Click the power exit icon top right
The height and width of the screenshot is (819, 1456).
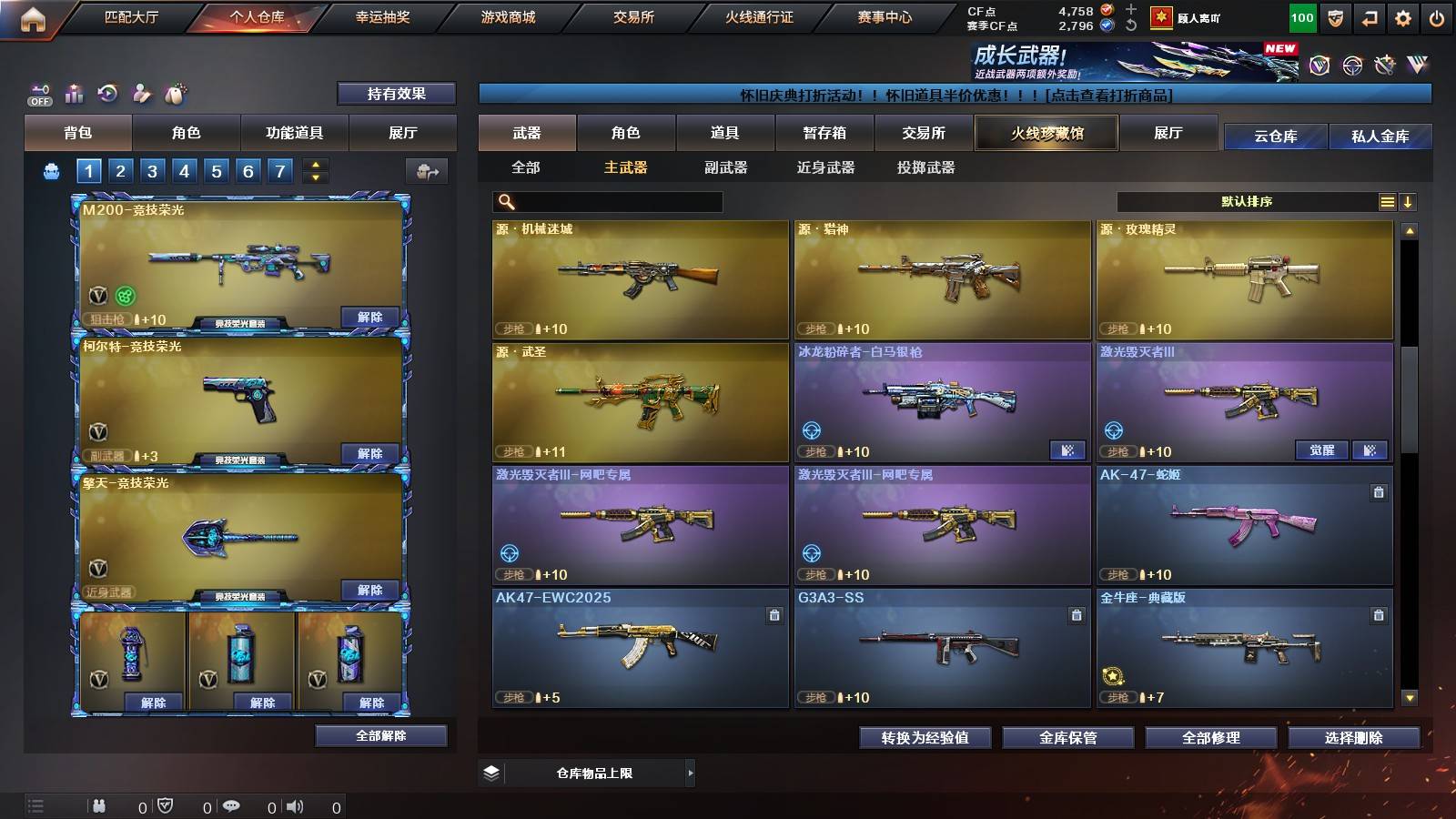1437,16
